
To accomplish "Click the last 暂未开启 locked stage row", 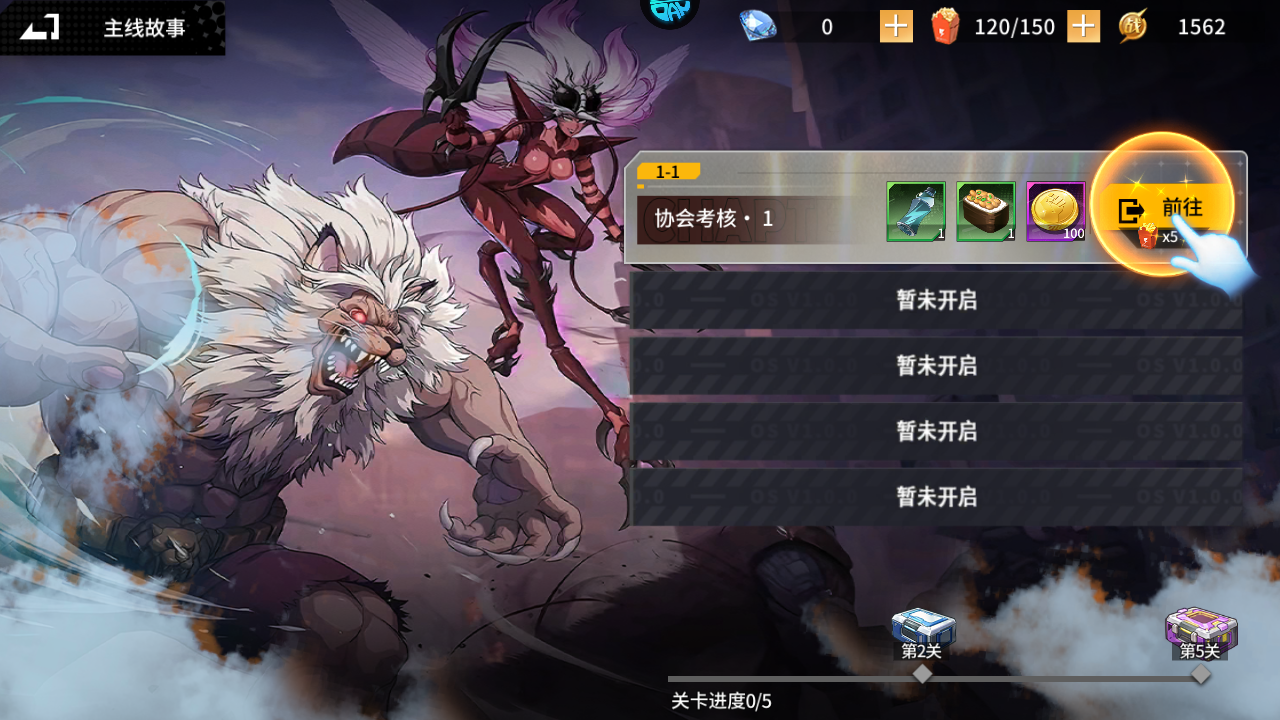I will pos(935,495).
